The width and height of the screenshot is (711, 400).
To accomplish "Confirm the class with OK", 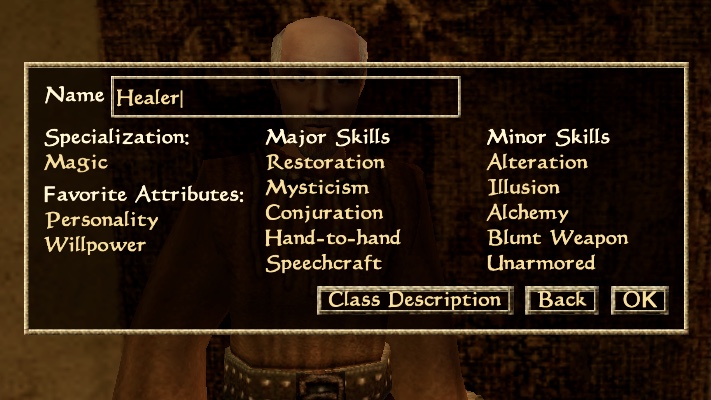I will click(x=638, y=300).
